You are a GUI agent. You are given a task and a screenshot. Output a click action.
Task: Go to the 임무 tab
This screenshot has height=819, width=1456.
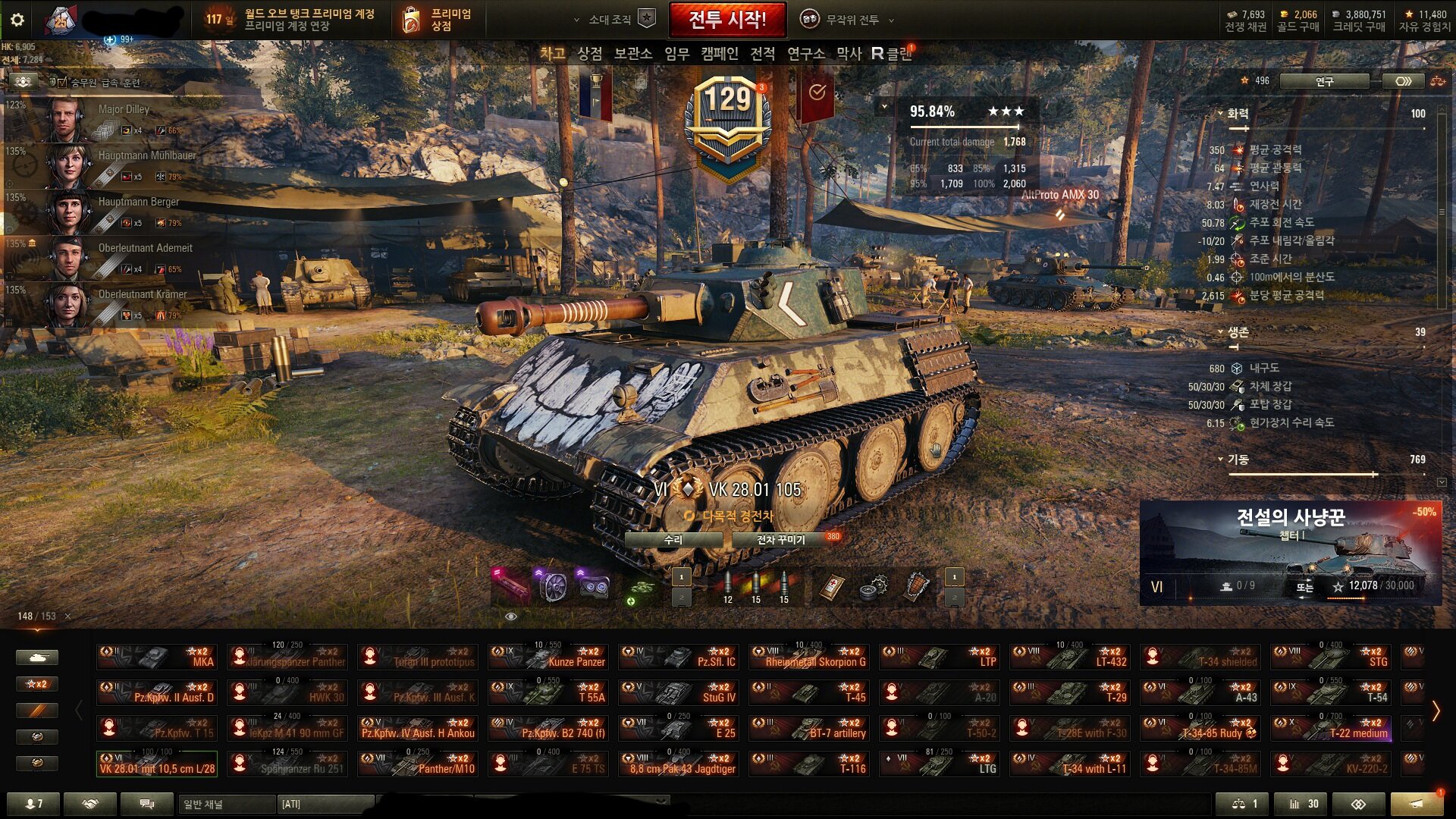click(676, 53)
